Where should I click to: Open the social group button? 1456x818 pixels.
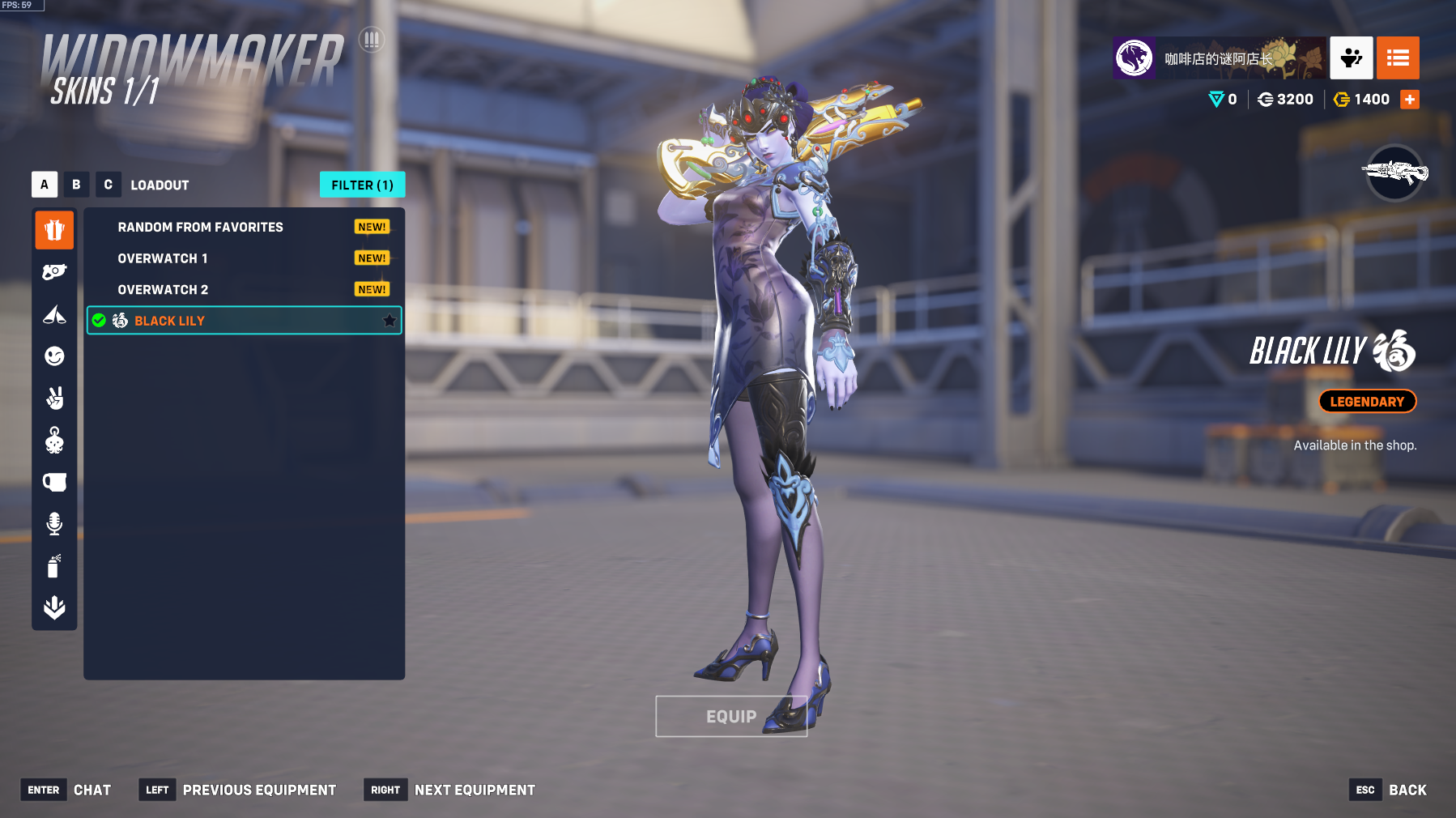coord(1351,58)
